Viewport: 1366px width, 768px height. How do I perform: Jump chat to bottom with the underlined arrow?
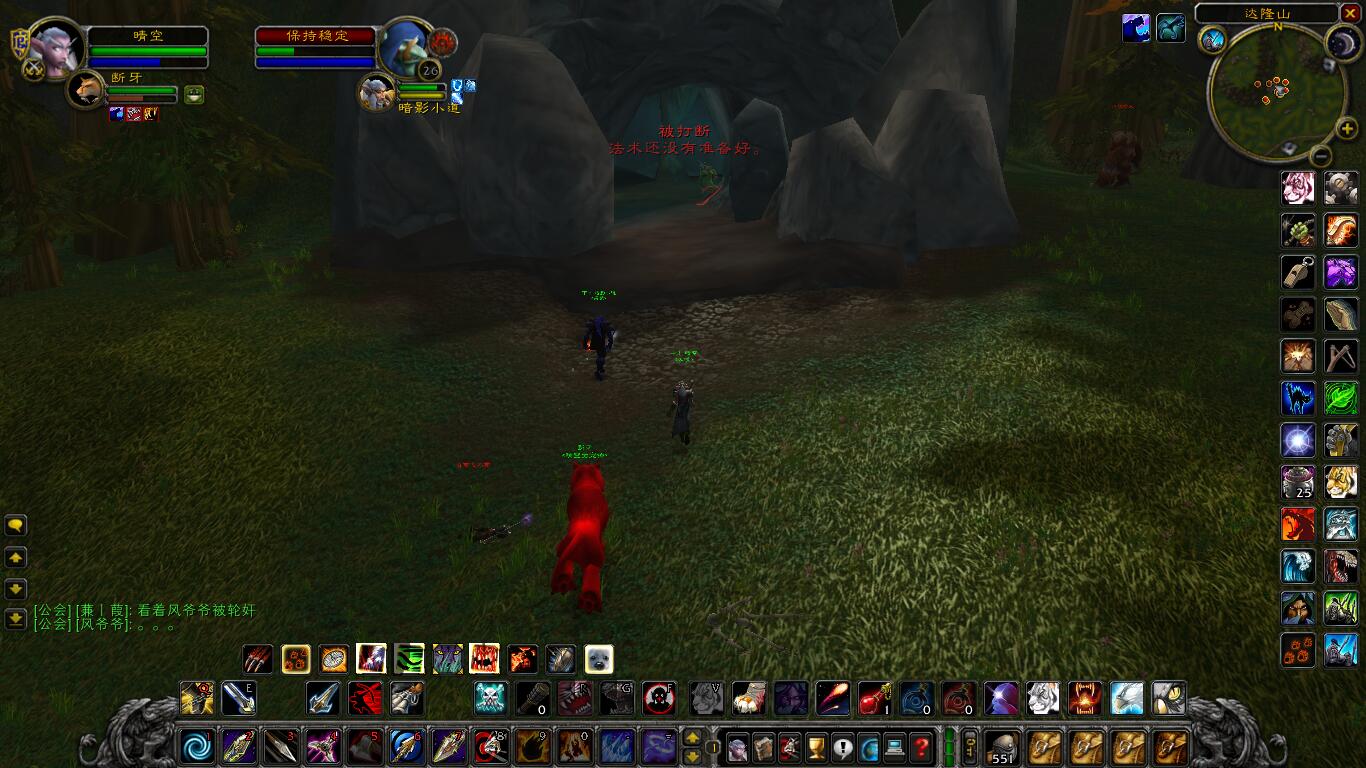tap(16, 620)
